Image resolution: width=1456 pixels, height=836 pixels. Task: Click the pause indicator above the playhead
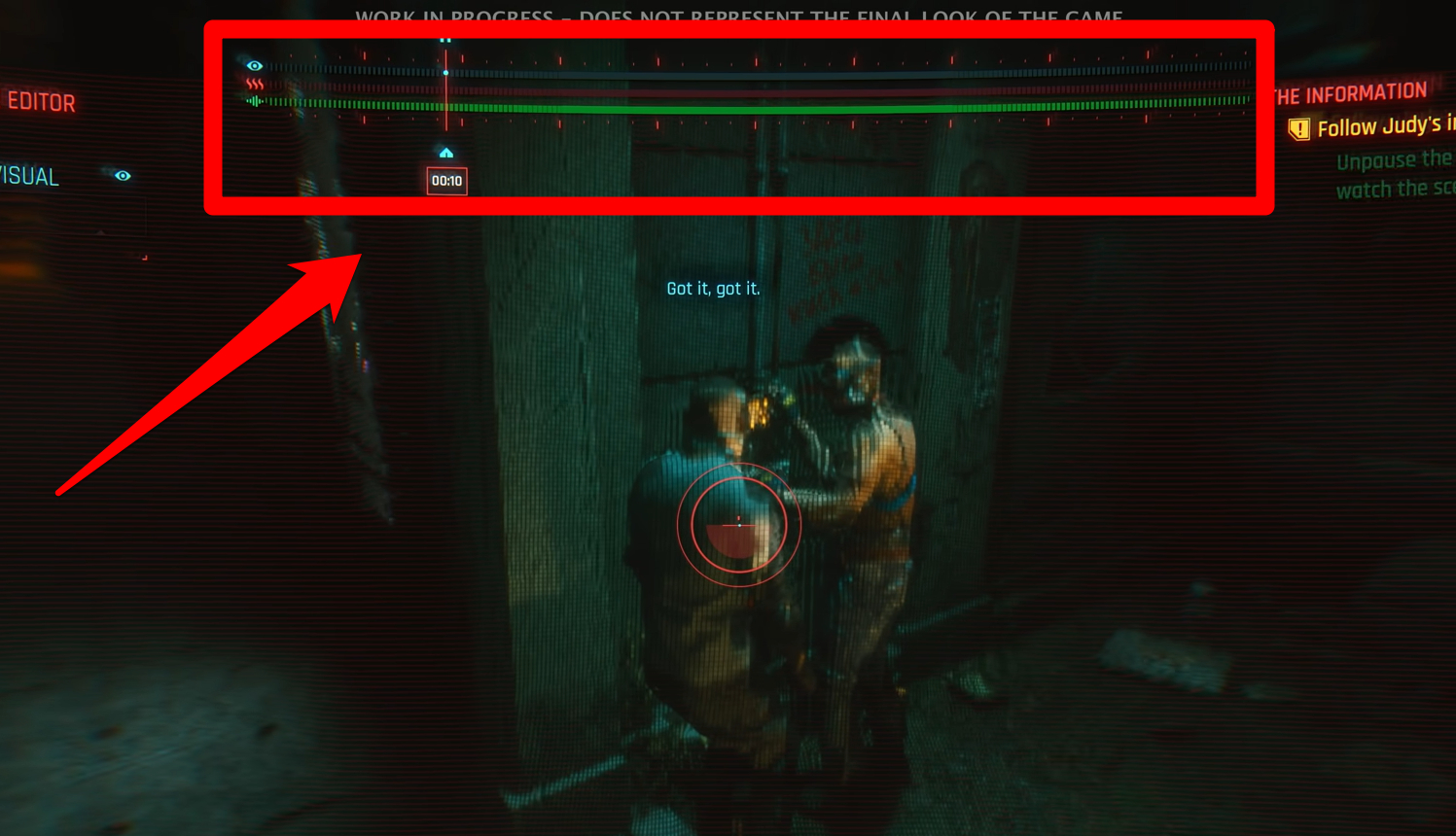[445, 41]
